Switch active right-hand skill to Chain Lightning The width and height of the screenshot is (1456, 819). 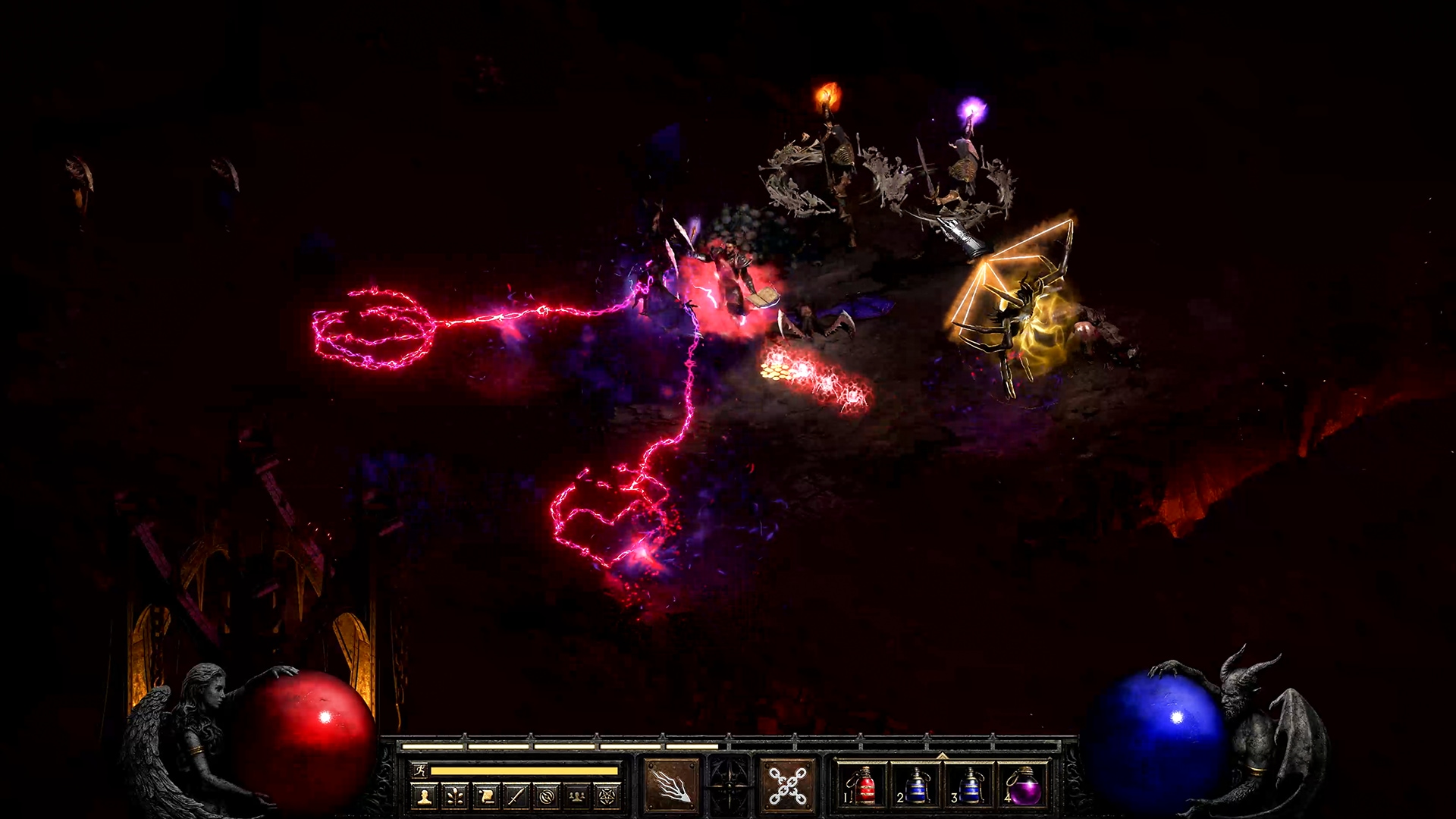click(x=786, y=783)
